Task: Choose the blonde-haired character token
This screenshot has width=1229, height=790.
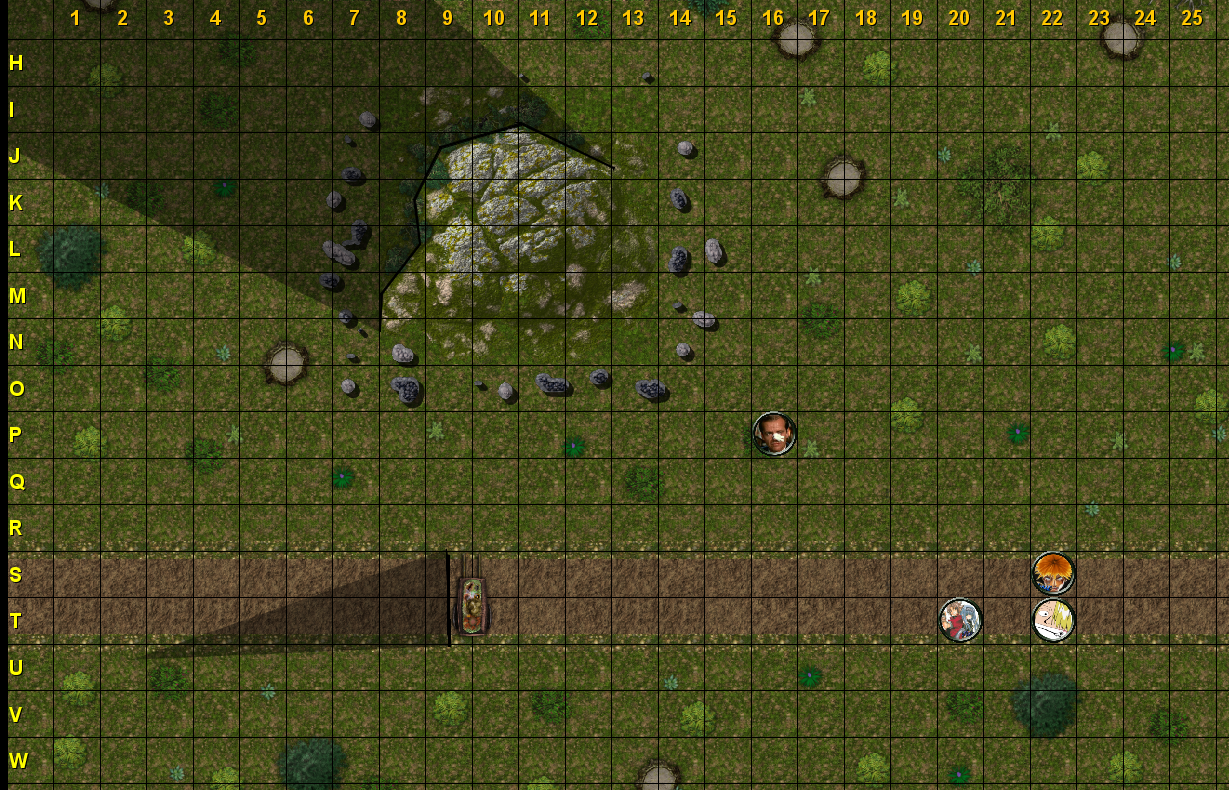Action: [x=1053, y=620]
